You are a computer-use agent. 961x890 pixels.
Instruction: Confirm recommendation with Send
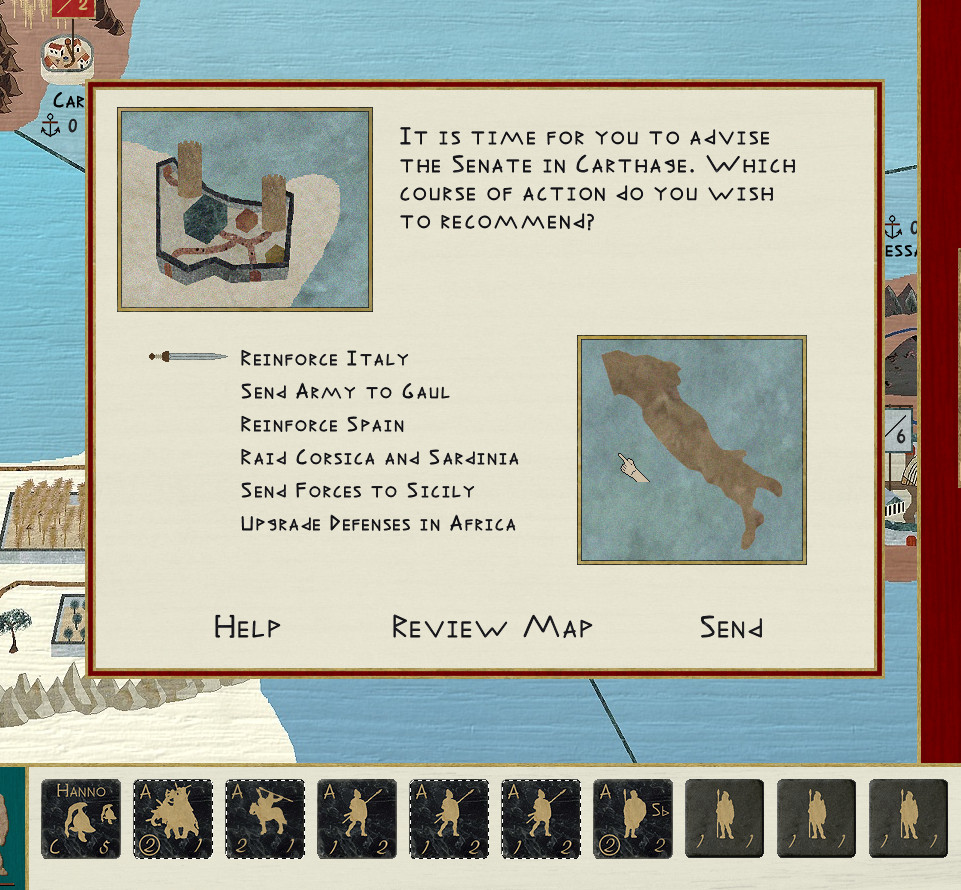point(731,628)
